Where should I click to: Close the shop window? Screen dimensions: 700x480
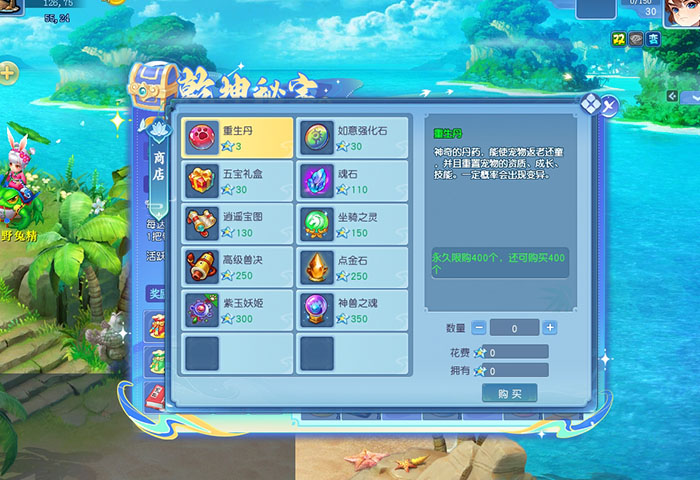point(608,104)
